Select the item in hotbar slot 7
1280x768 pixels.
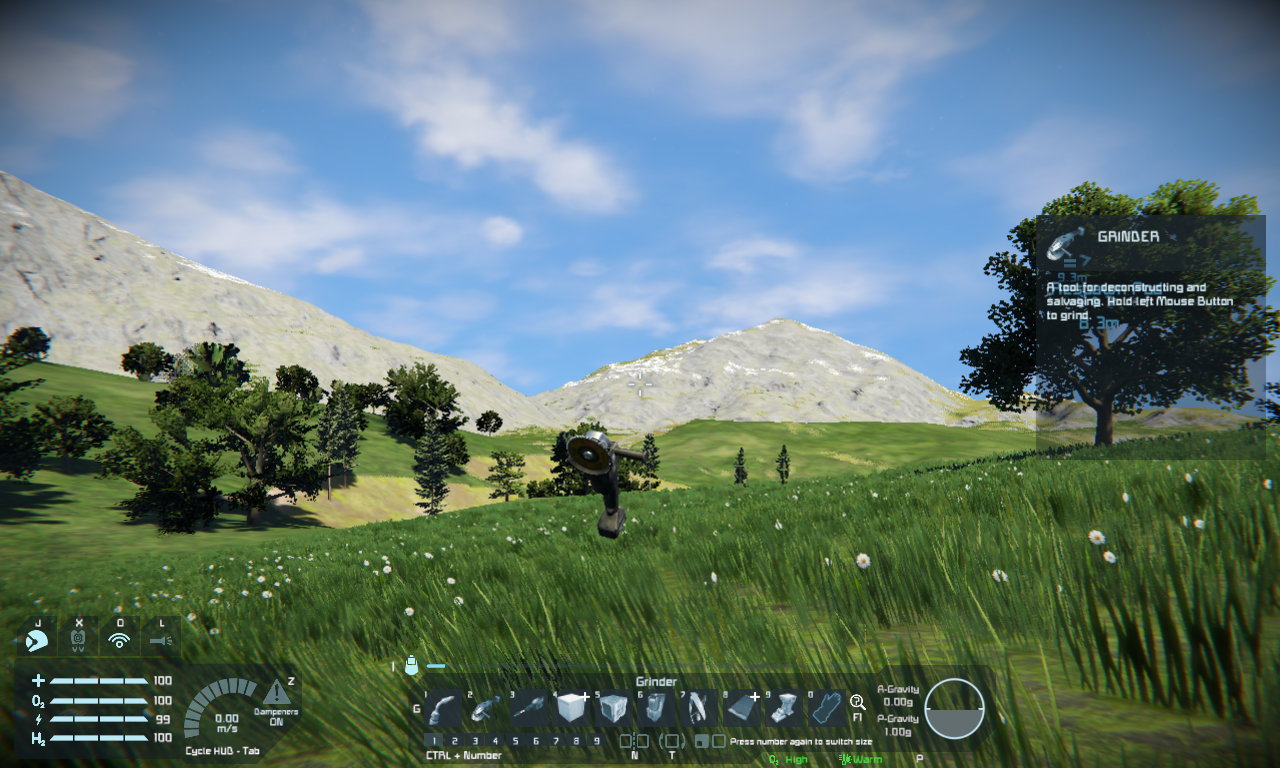(x=698, y=709)
